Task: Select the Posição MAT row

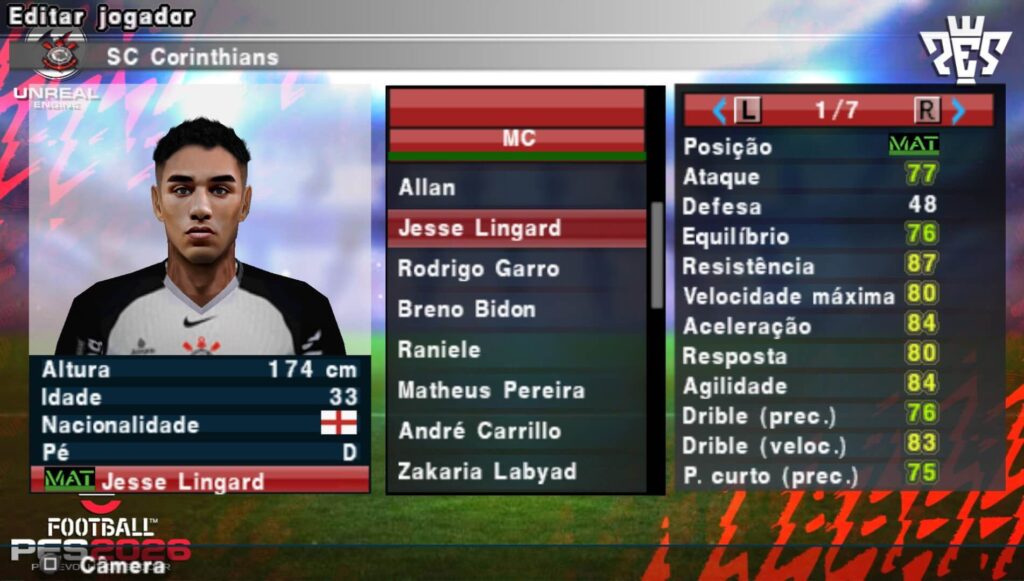Action: [x=810, y=146]
